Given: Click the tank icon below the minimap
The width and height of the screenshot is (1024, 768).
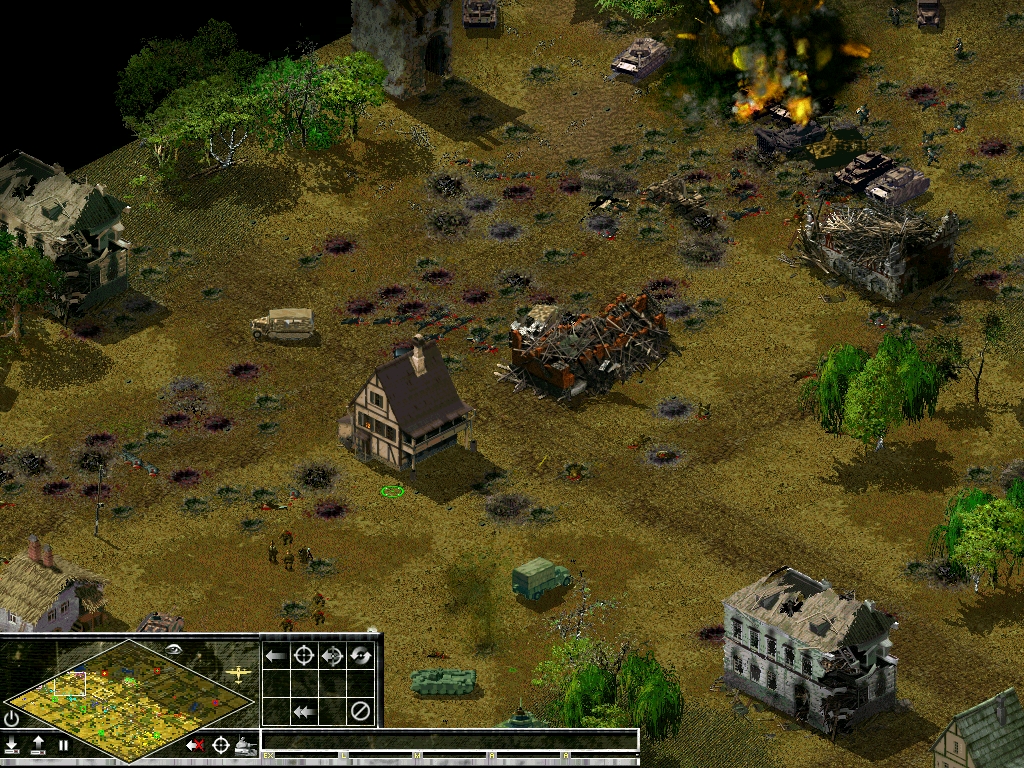Looking at the screenshot, I should (245, 745).
